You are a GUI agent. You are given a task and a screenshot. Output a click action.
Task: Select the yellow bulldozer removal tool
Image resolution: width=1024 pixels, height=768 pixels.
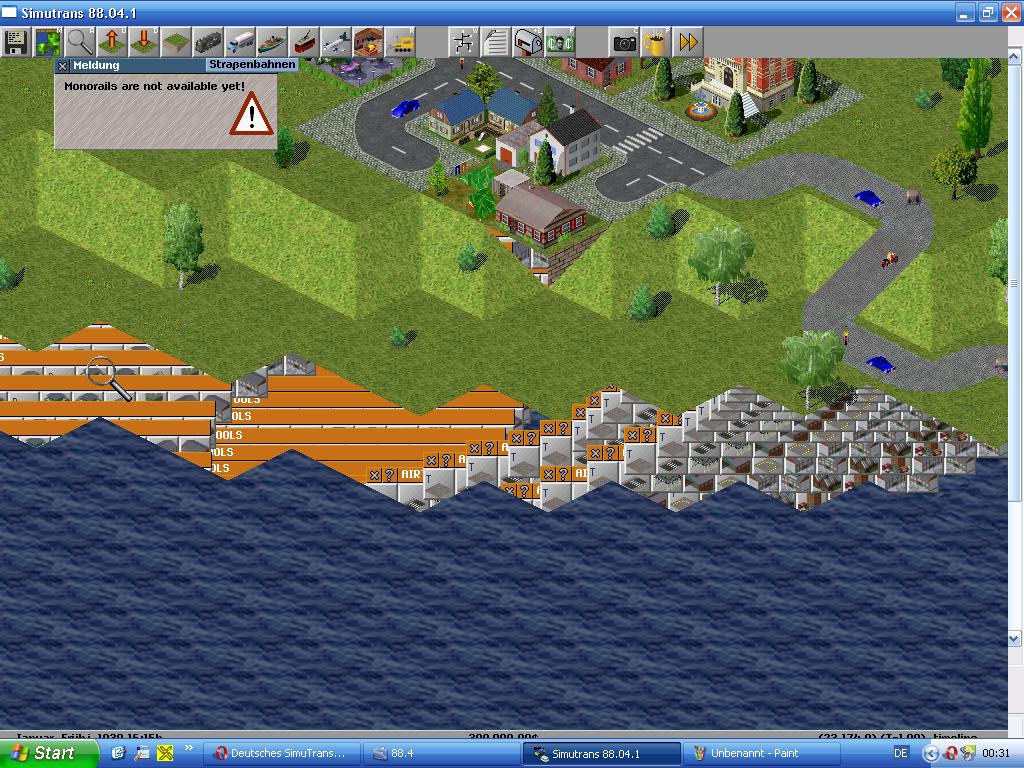click(x=400, y=42)
